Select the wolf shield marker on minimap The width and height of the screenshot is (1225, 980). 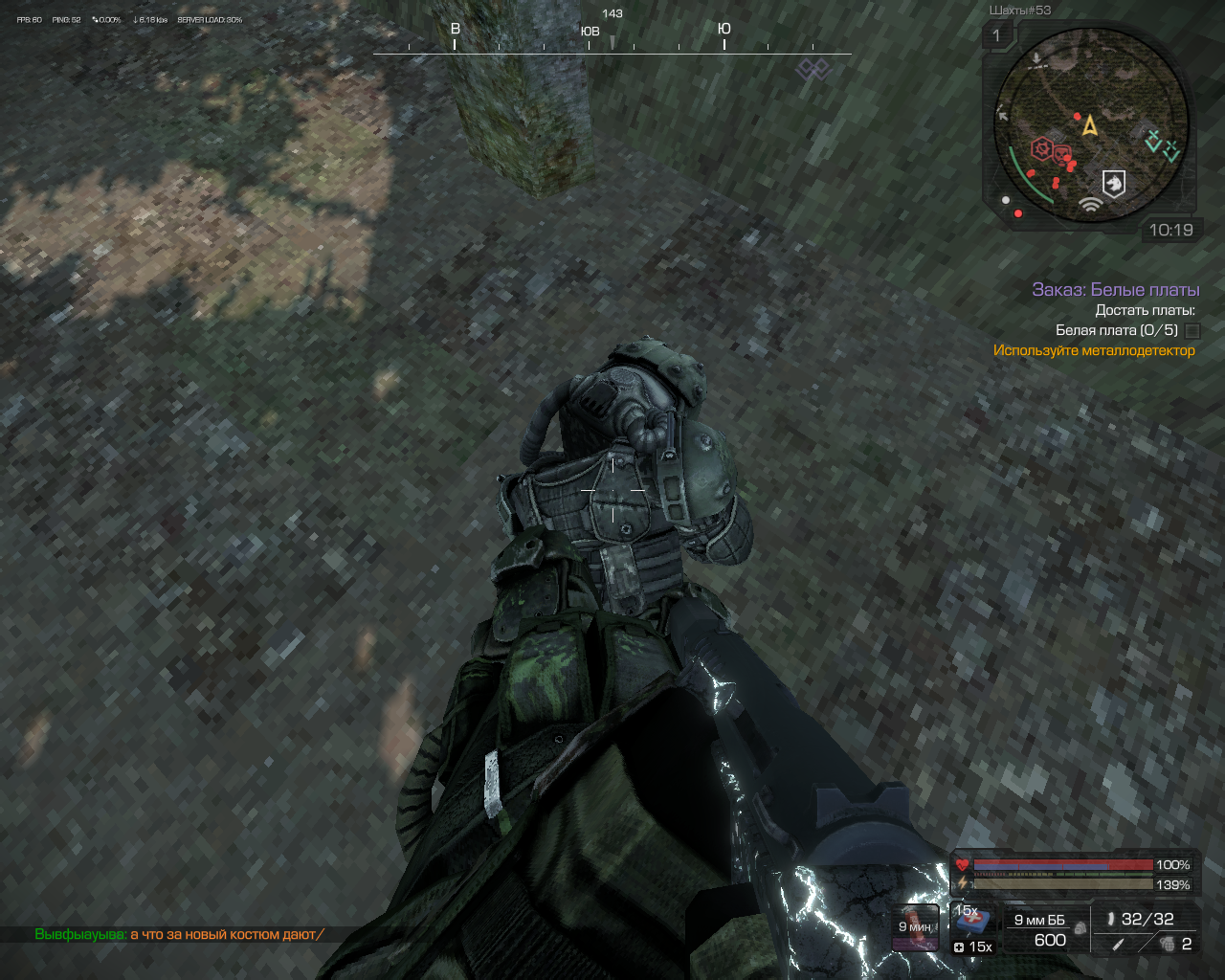[x=1114, y=183]
